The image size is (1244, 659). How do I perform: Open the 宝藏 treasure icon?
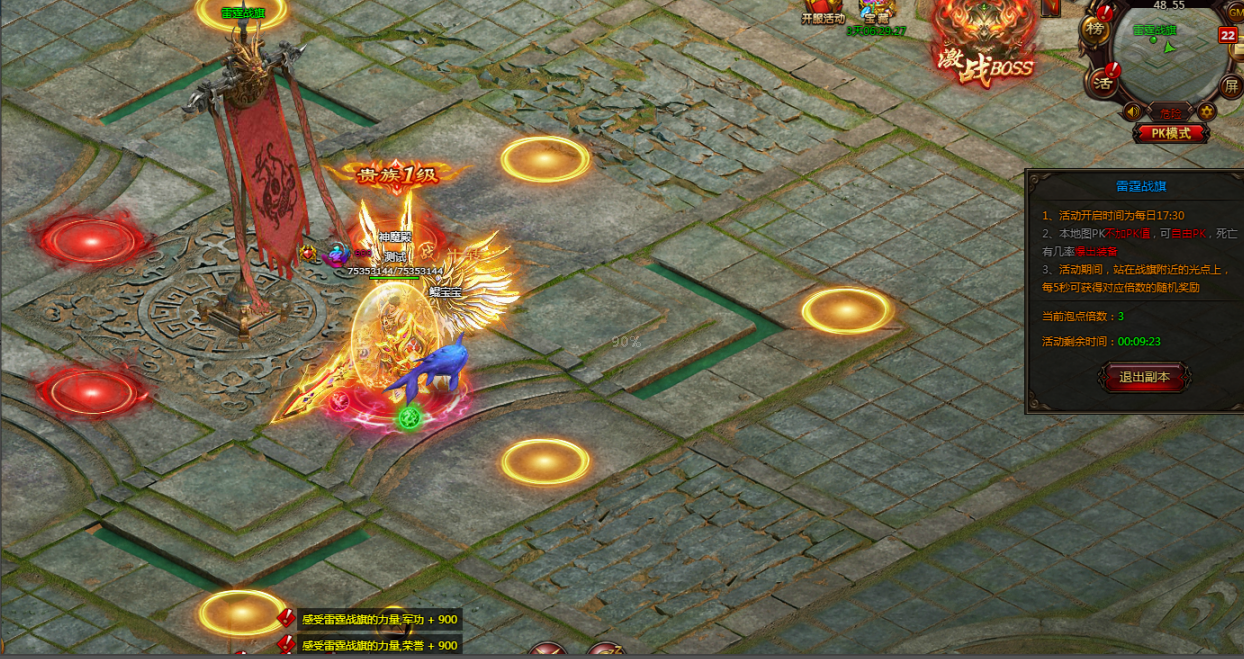coord(876,11)
